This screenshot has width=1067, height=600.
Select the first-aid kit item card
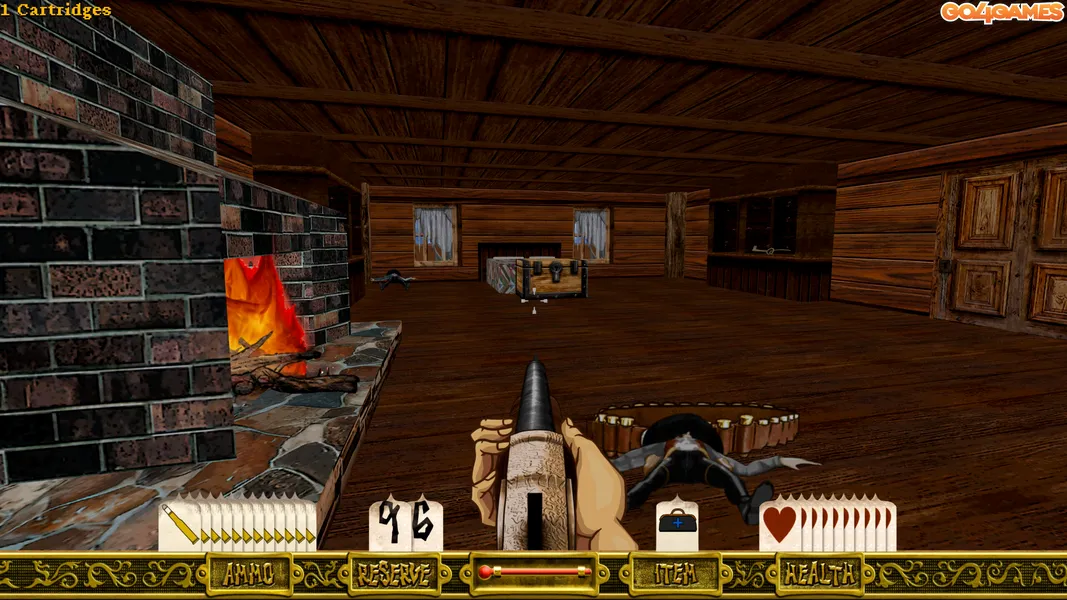point(677,524)
